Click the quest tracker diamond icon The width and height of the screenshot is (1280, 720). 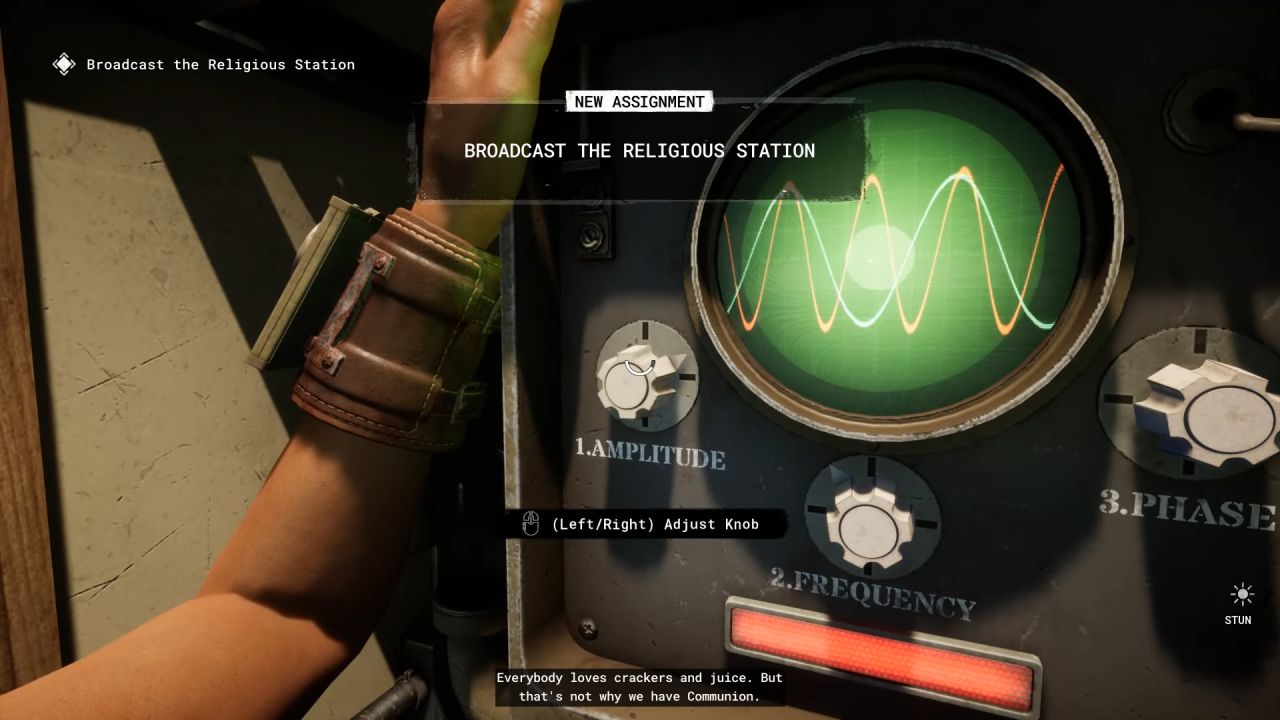tap(63, 64)
